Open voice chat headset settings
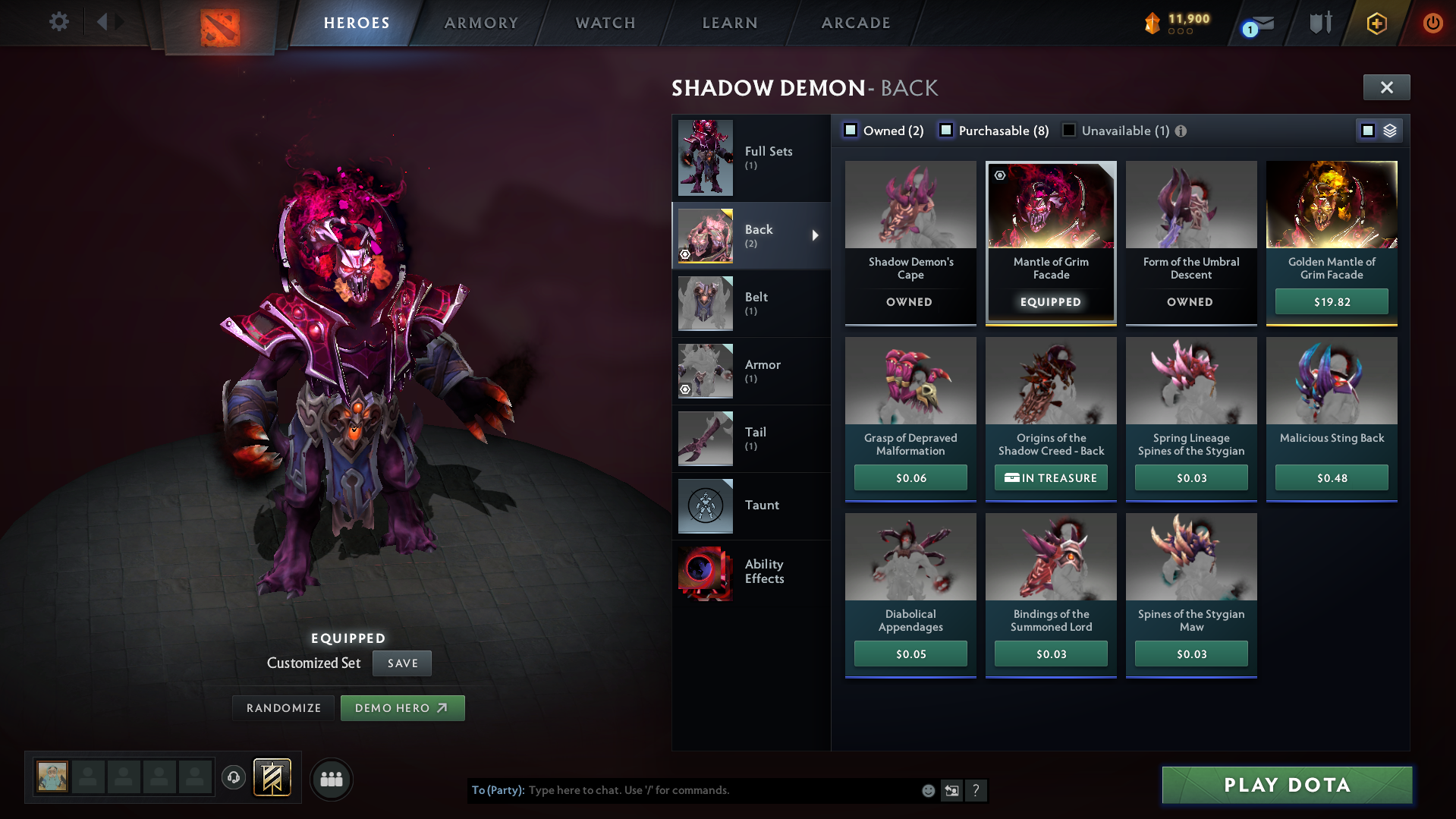Screen dimensions: 1456x819 pos(233,778)
